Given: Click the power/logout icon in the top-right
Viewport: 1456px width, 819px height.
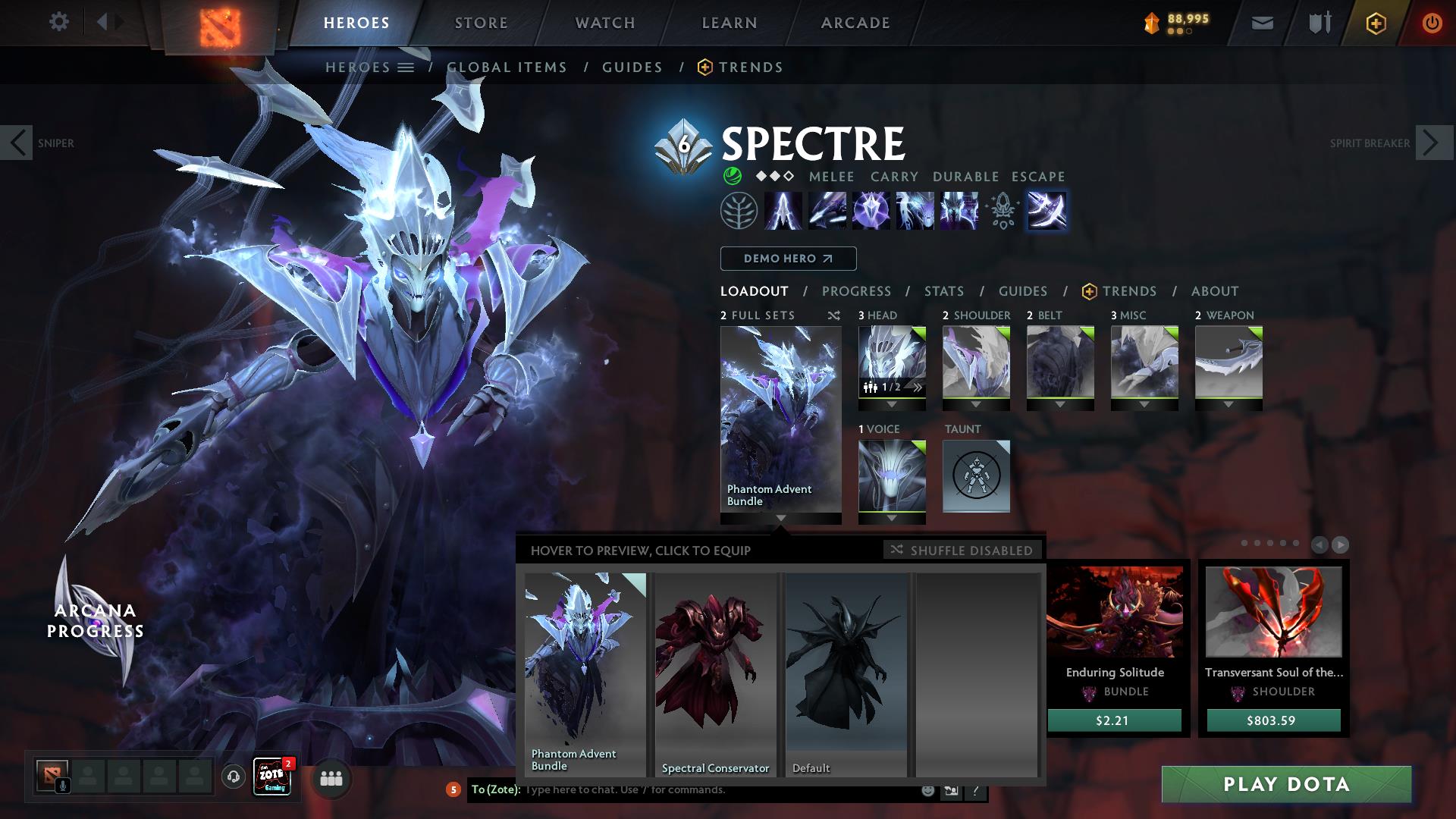Looking at the screenshot, I should coord(1432,23).
